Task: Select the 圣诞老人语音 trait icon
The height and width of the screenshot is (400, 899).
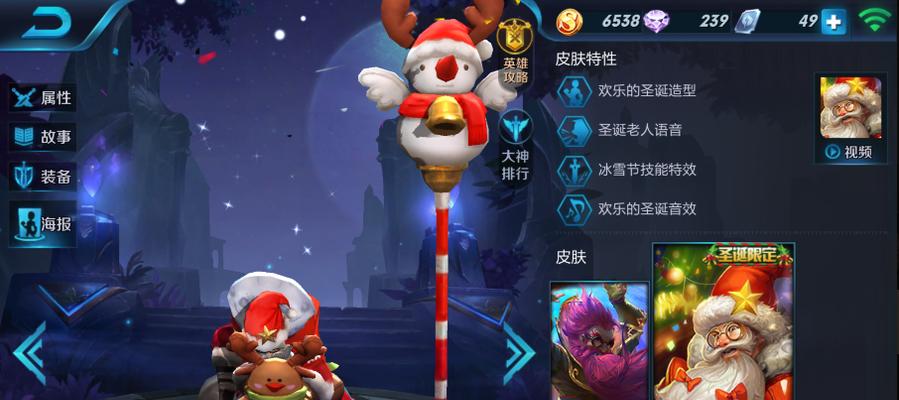Action: 575,130
